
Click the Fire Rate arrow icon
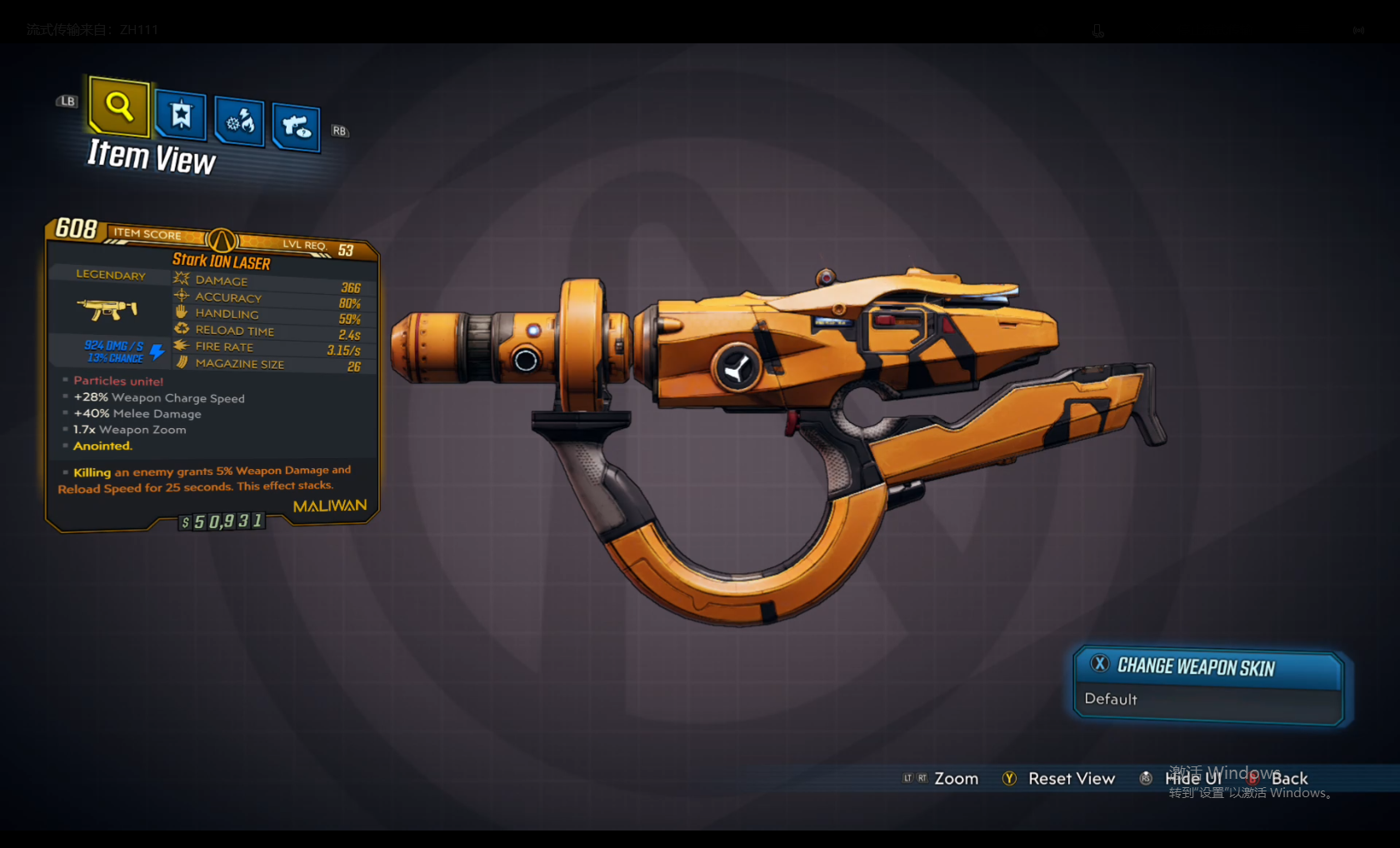[182, 346]
